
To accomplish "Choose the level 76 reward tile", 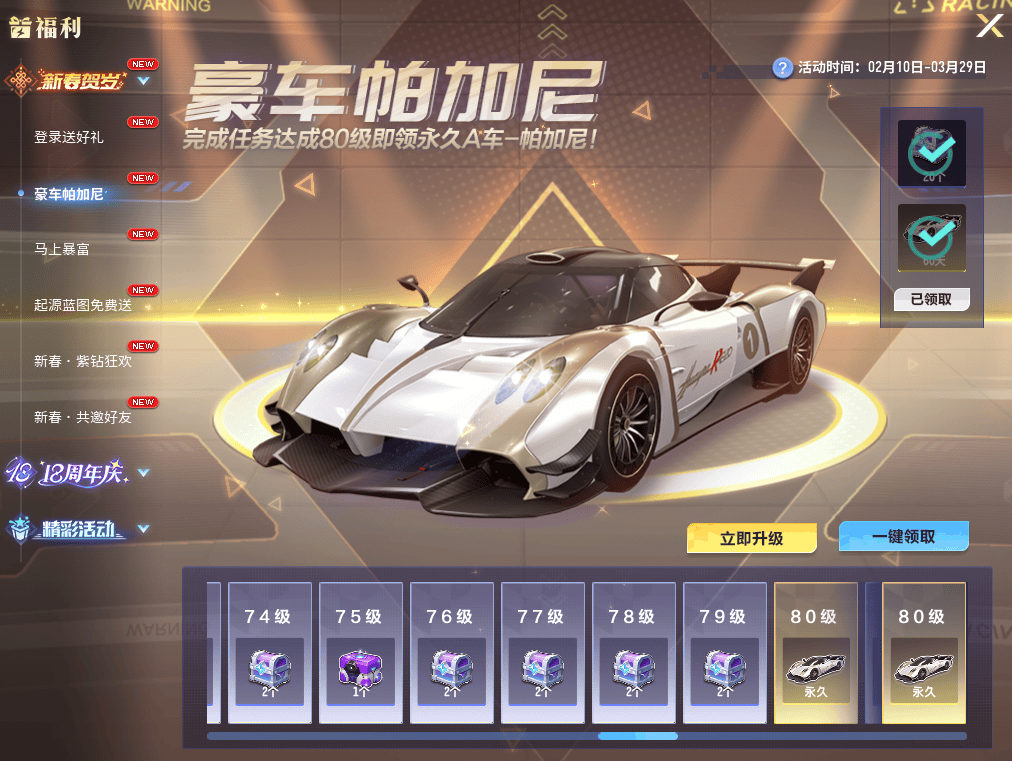I will click(x=450, y=652).
